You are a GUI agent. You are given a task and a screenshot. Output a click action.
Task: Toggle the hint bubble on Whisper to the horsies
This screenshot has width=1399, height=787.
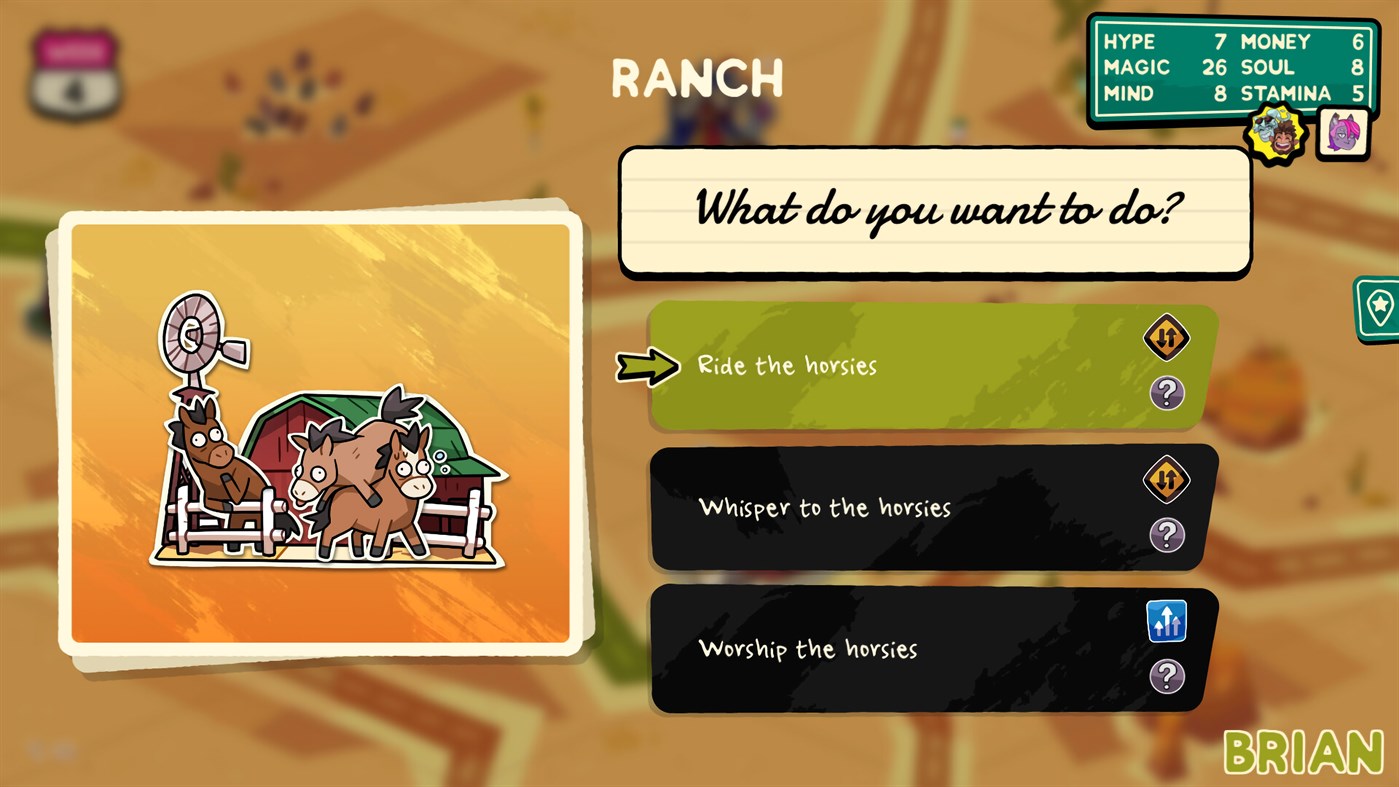point(1168,536)
